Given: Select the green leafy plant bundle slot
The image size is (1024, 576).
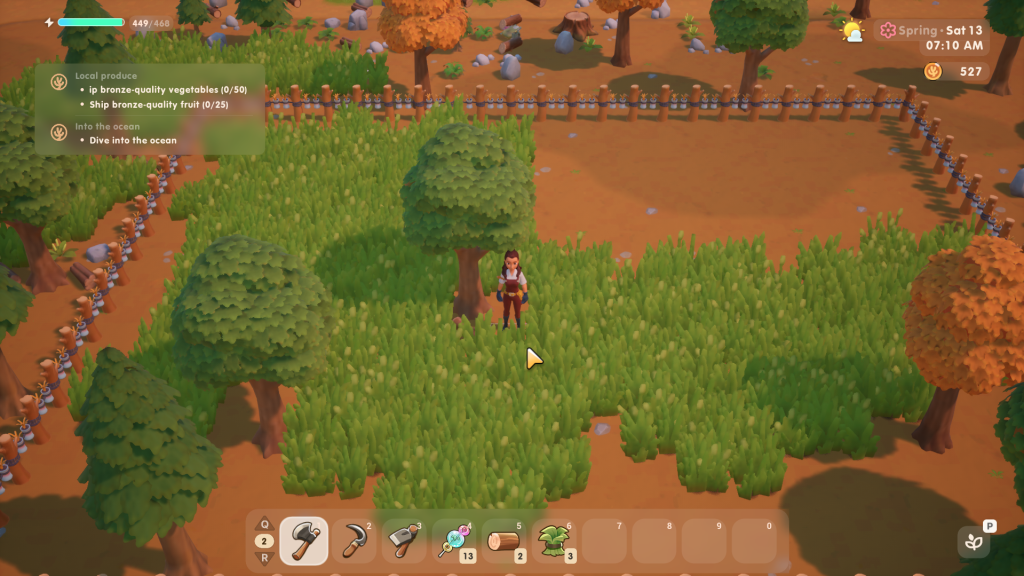Looking at the screenshot, I should tap(555, 541).
